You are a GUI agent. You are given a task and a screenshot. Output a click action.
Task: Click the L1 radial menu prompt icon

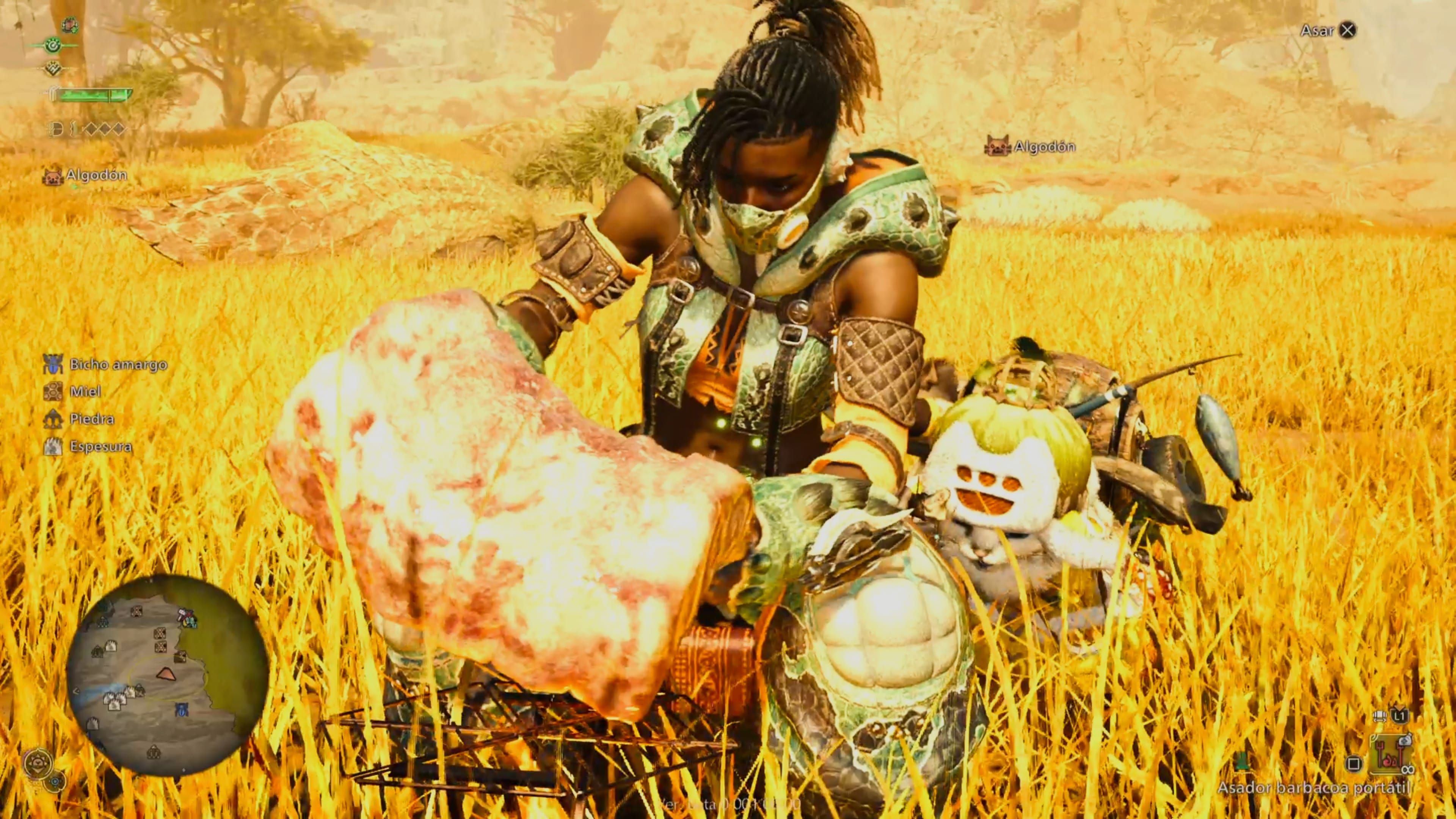click(1400, 716)
